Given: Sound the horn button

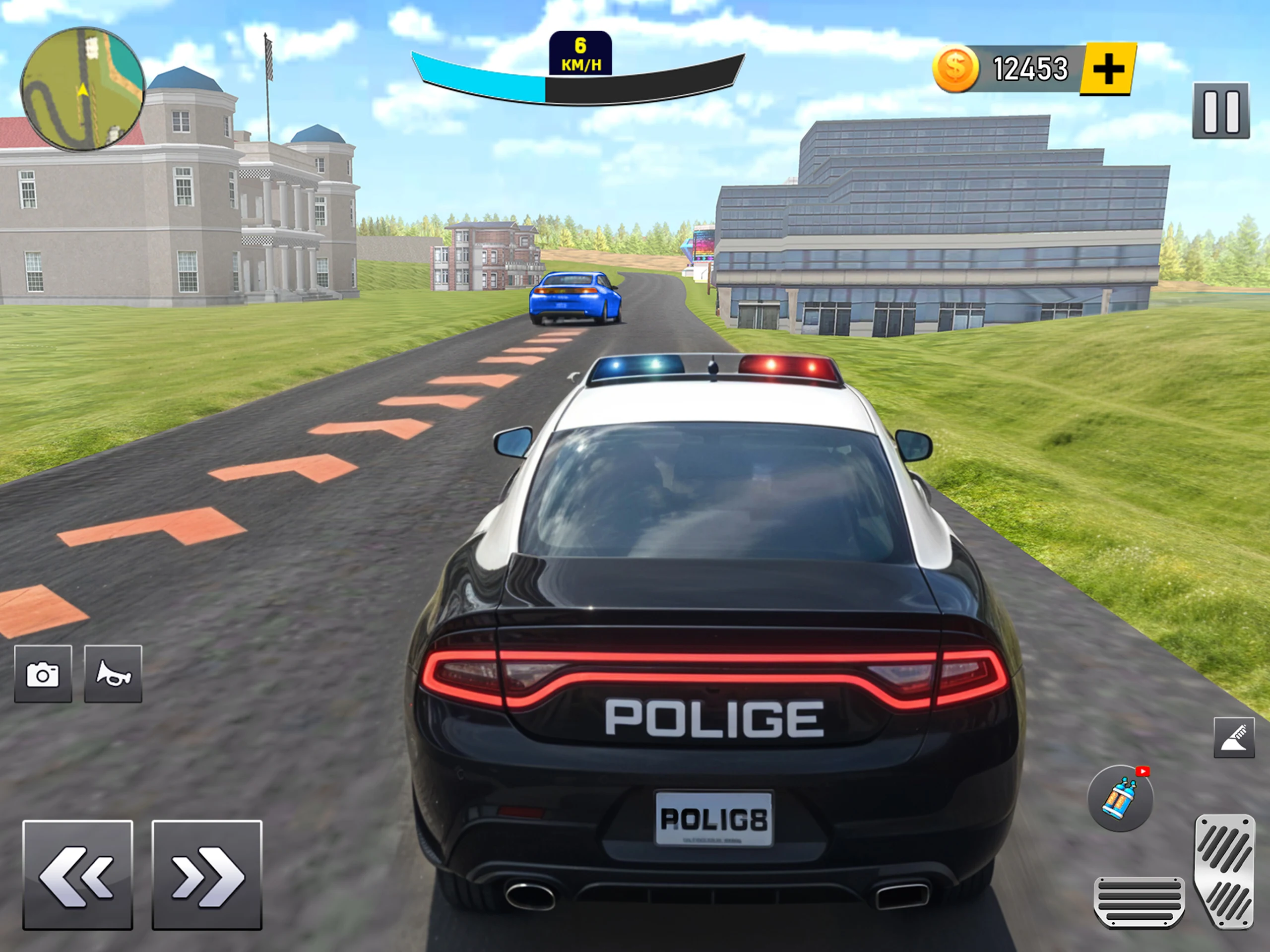Looking at the screenshot, I should [113, 674].
